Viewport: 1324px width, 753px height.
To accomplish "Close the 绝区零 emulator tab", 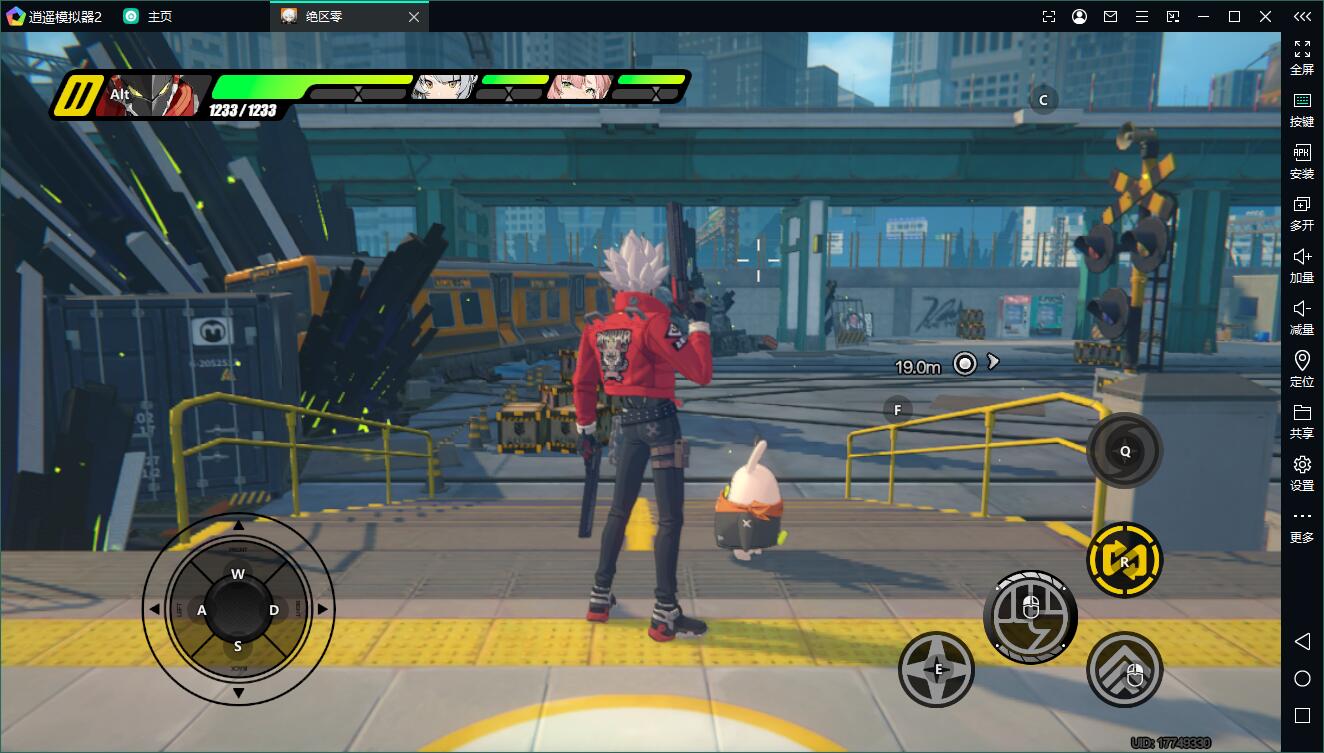I will tap(414, 16).
